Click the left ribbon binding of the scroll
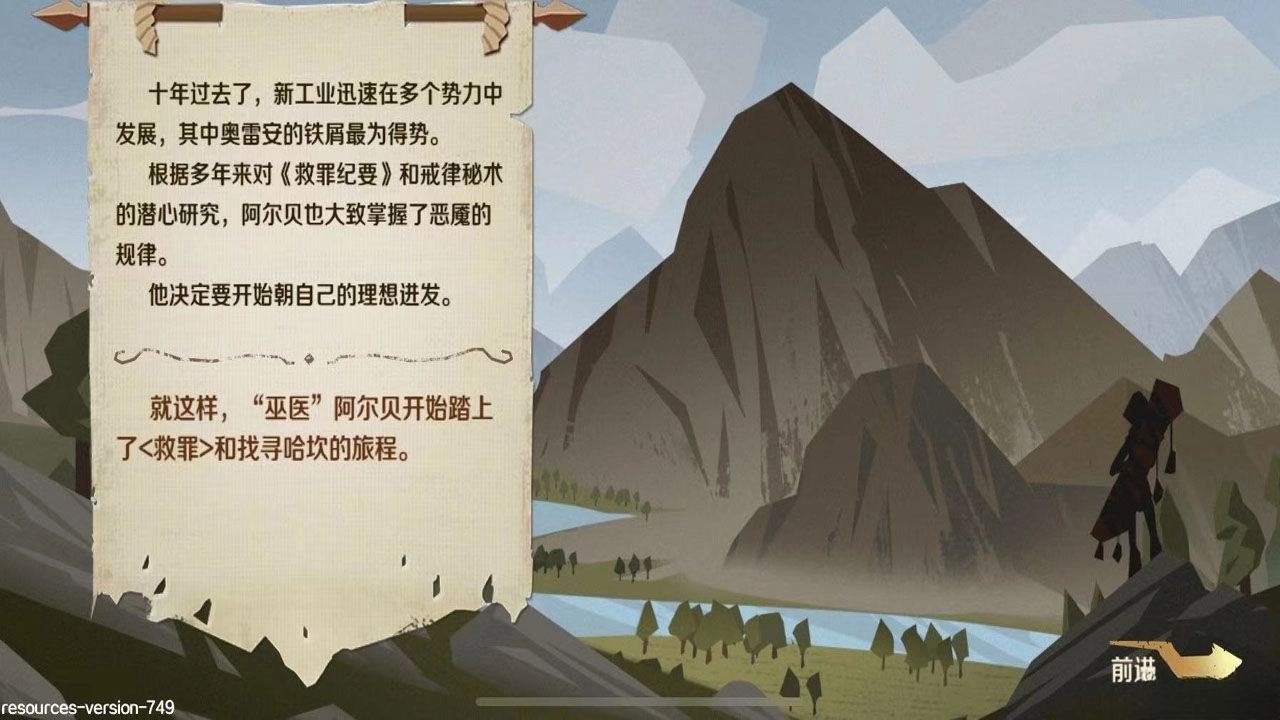Image resolution: width=1280 pixels, height=720 pixels. pyautogui.click(x=146, y=30)
